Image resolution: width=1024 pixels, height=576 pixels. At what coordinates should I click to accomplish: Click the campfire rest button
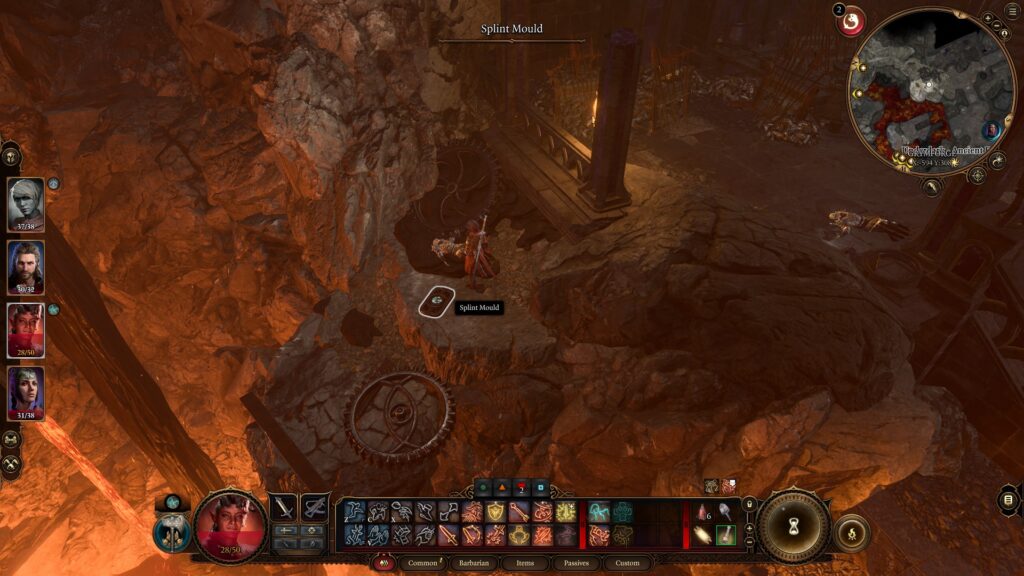[851, 533]
